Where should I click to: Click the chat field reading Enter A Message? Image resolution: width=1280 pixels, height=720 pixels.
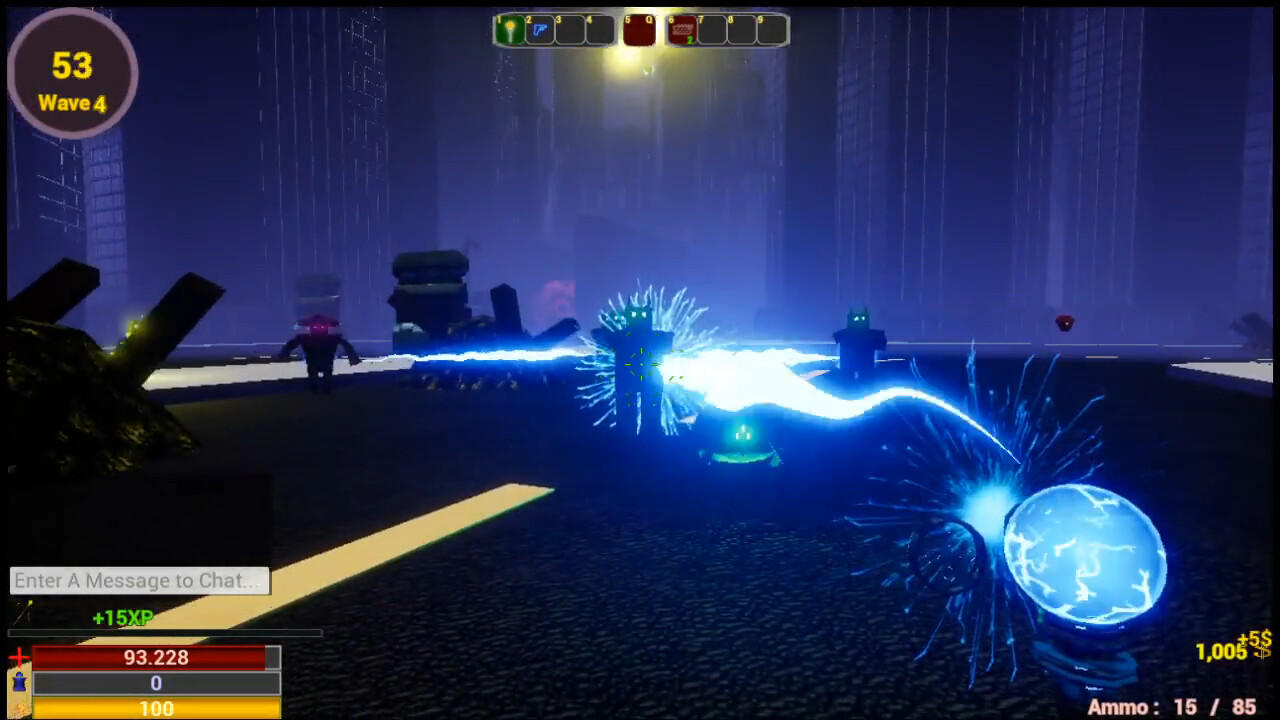pyautogui.click(x=138, y=581)
